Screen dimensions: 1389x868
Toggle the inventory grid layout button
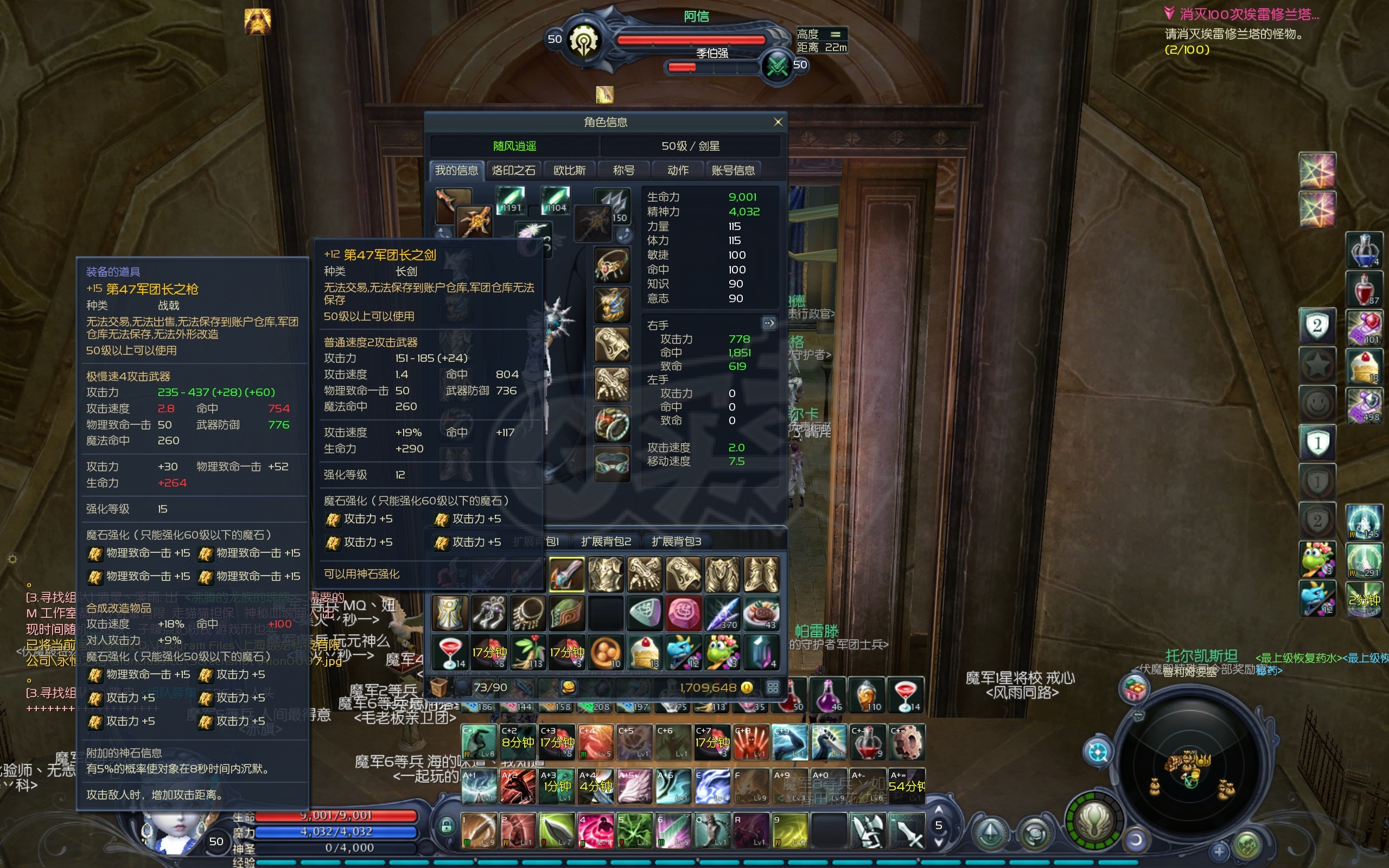(x=773, y=687)
